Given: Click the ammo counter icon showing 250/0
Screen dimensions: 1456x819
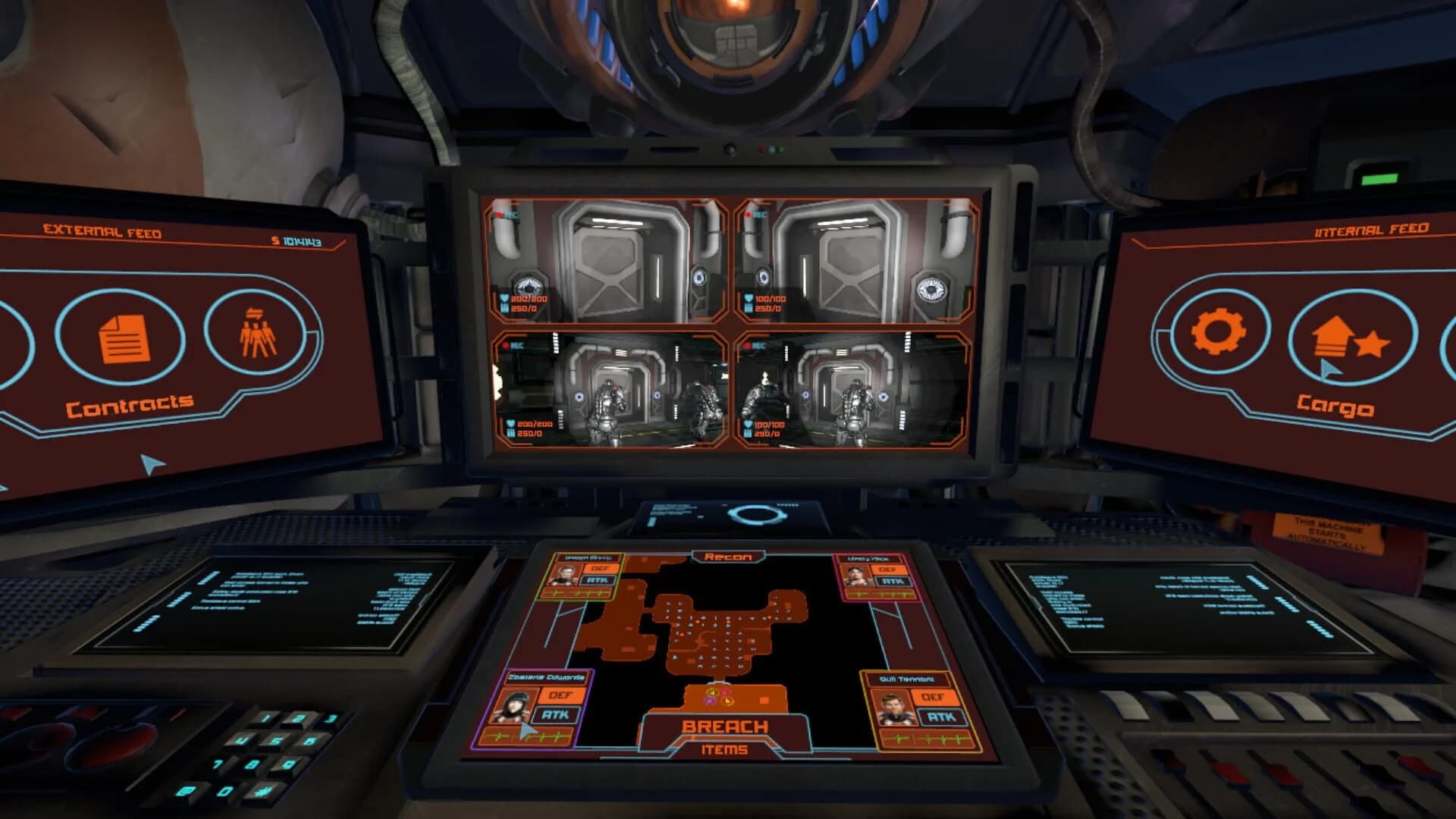Looking at the screenshot, I should [505, 307].
